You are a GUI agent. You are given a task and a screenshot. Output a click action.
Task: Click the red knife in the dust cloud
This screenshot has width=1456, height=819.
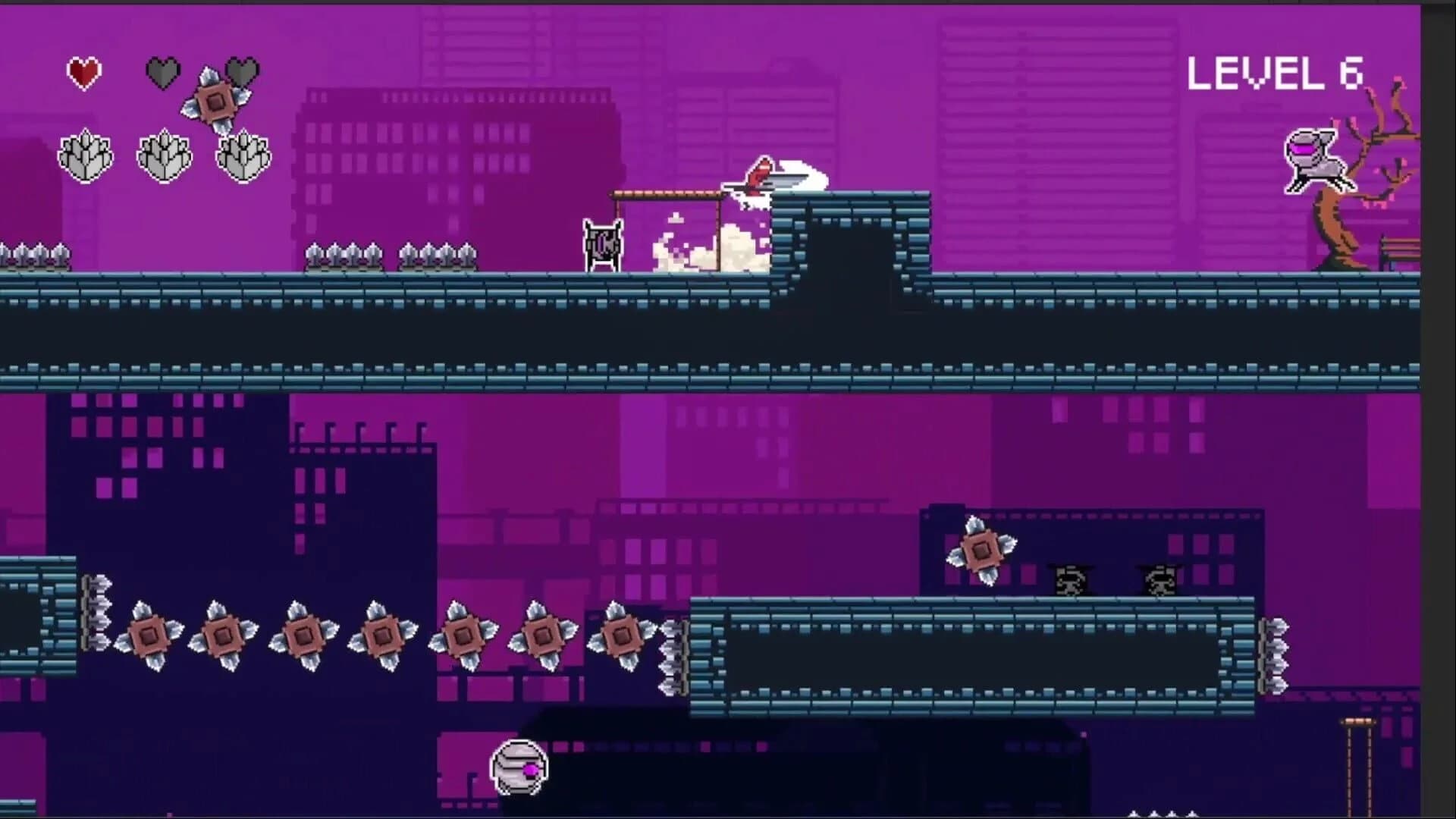(761, 174)
